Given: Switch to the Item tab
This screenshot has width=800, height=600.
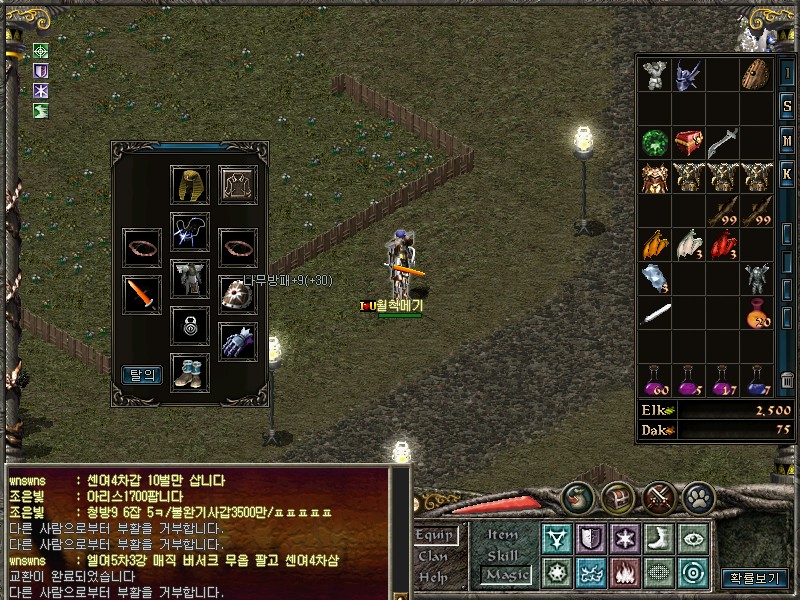Looking at the screenshot, I should pyautogui.click(x=502, y=535).
